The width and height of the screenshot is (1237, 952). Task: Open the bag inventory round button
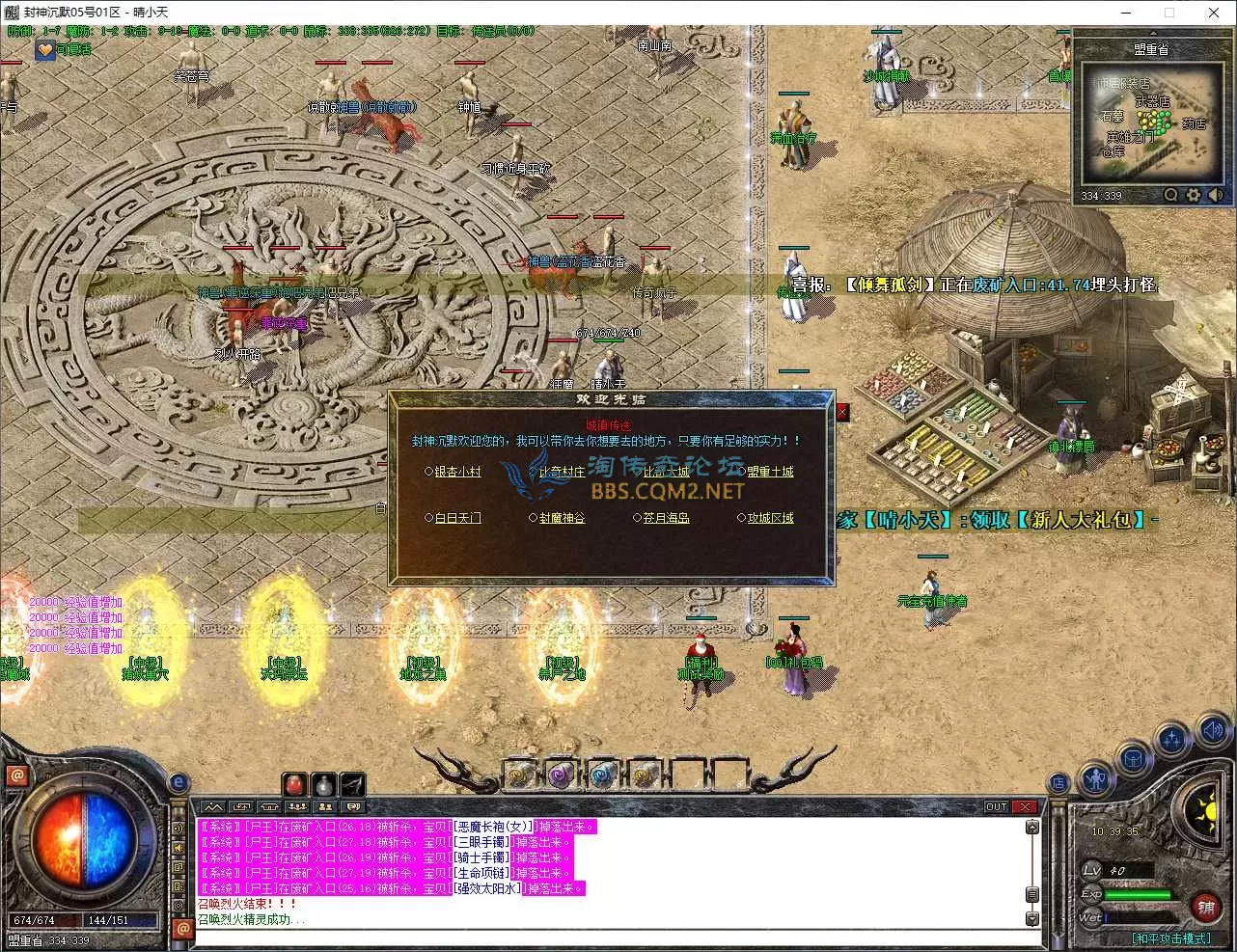tap(1135, 758)
